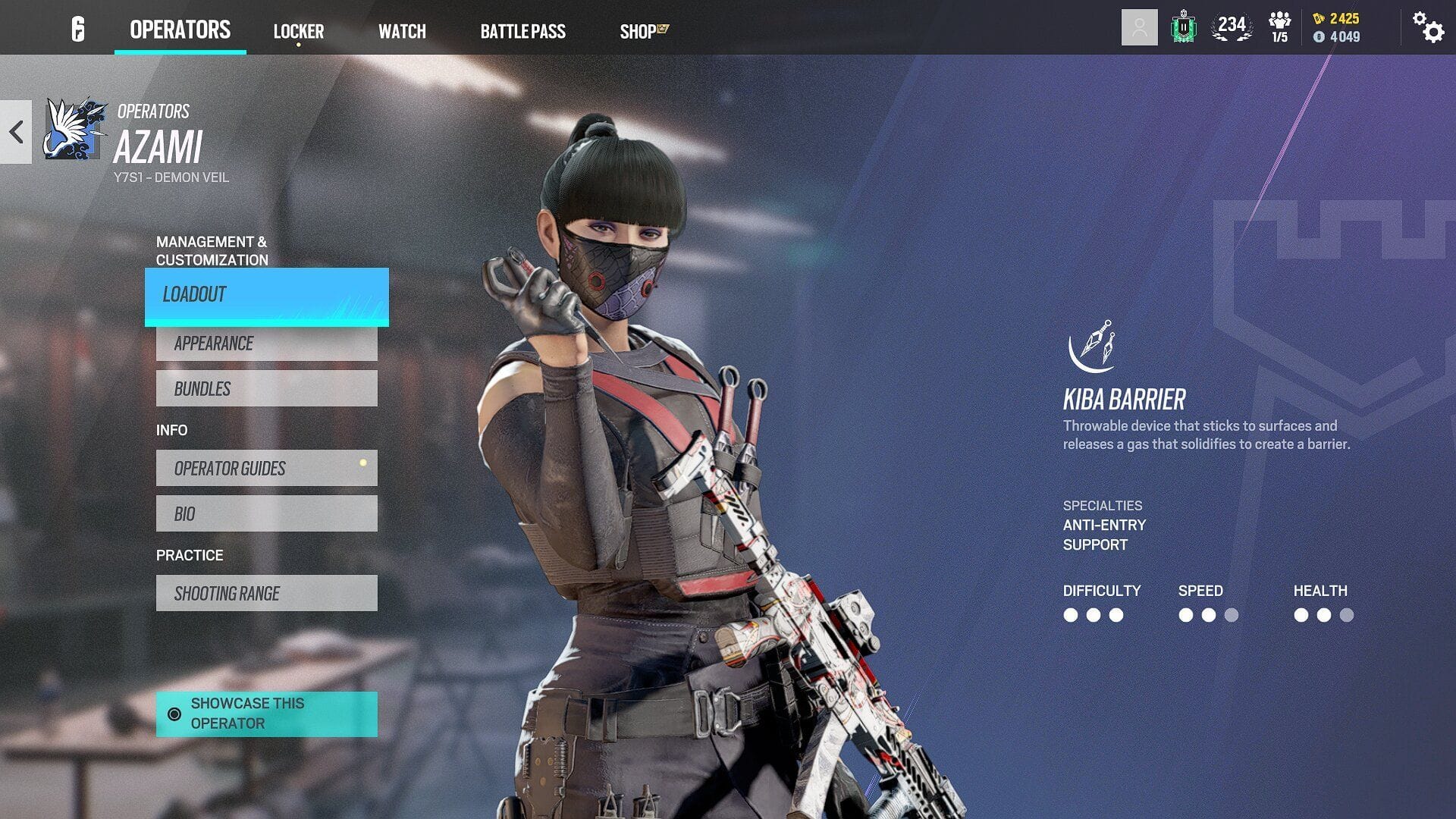The height and width of the screenshot is (819, 1456).
Task: Switch to the Watch tab
Action: click(x=402, y=31)
